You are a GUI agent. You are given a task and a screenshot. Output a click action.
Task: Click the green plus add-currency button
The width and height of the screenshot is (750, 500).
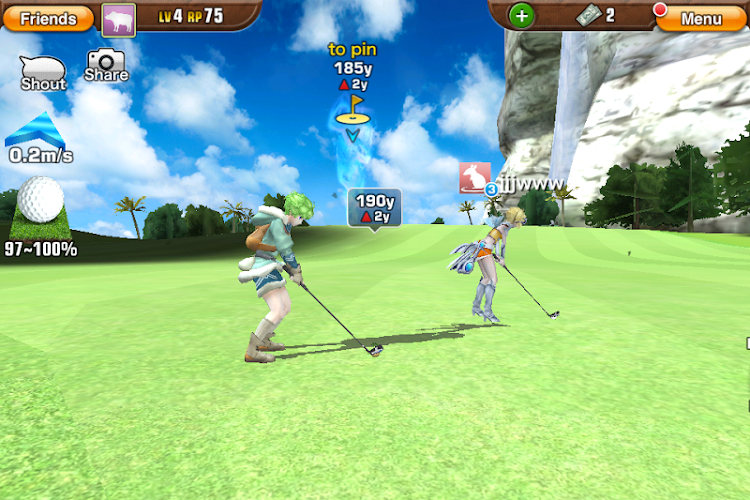click(521, 16)
